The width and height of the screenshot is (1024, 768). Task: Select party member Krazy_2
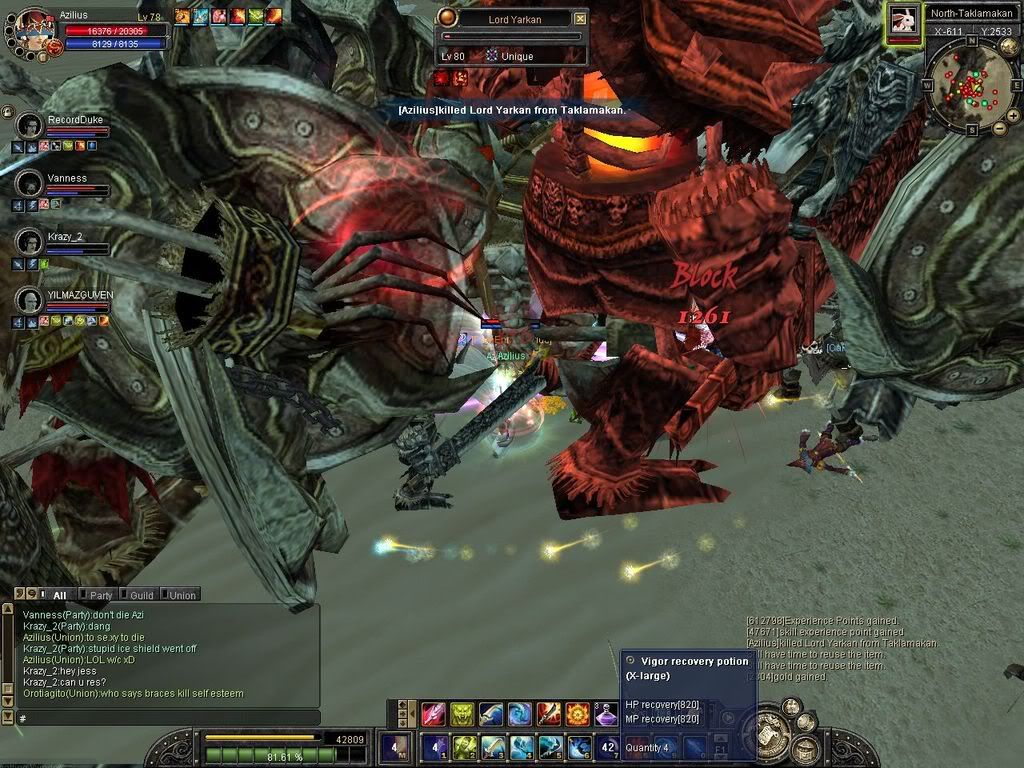30,242
